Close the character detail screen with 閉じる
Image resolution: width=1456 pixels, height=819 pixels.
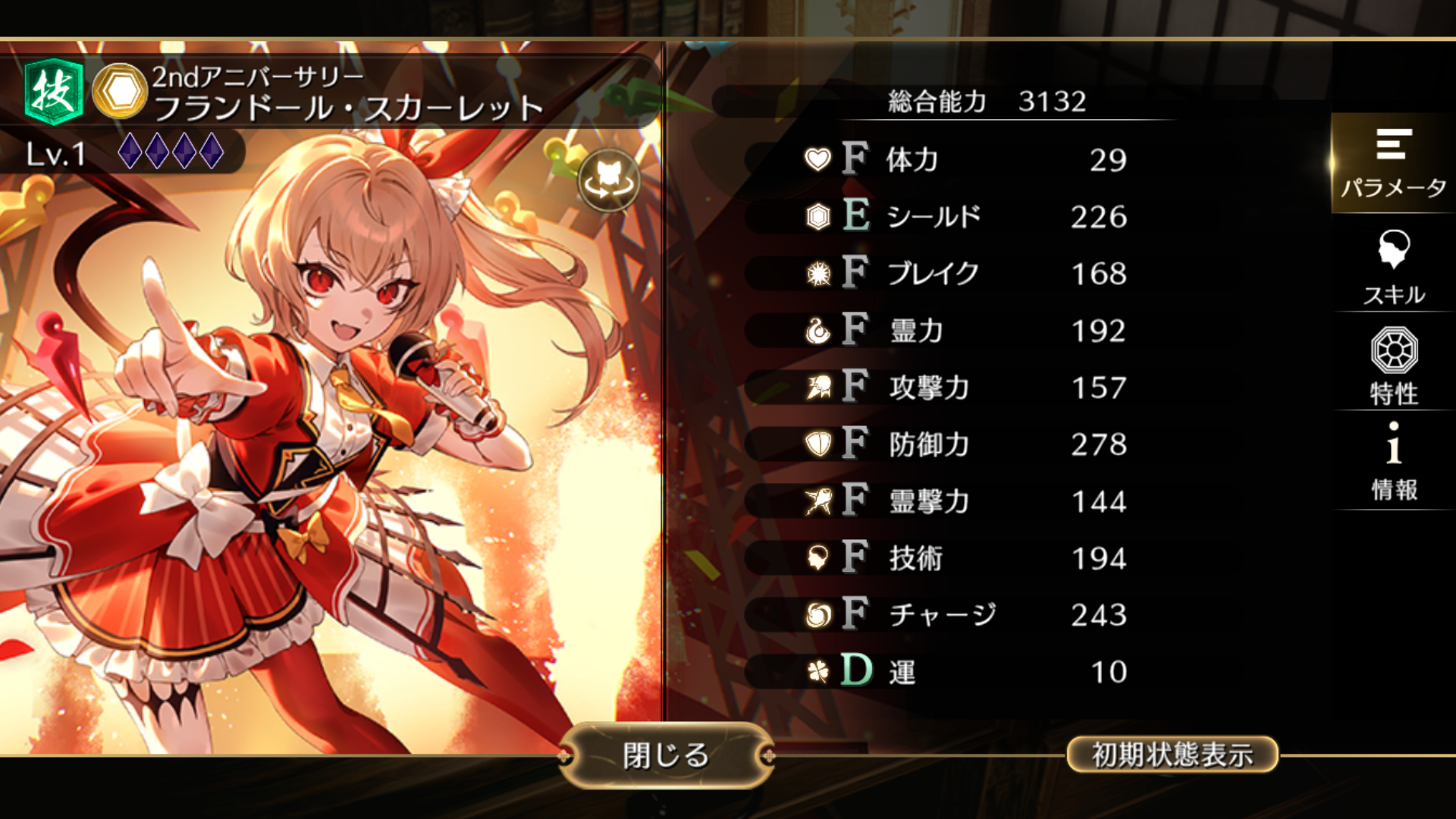click(666, 755)
